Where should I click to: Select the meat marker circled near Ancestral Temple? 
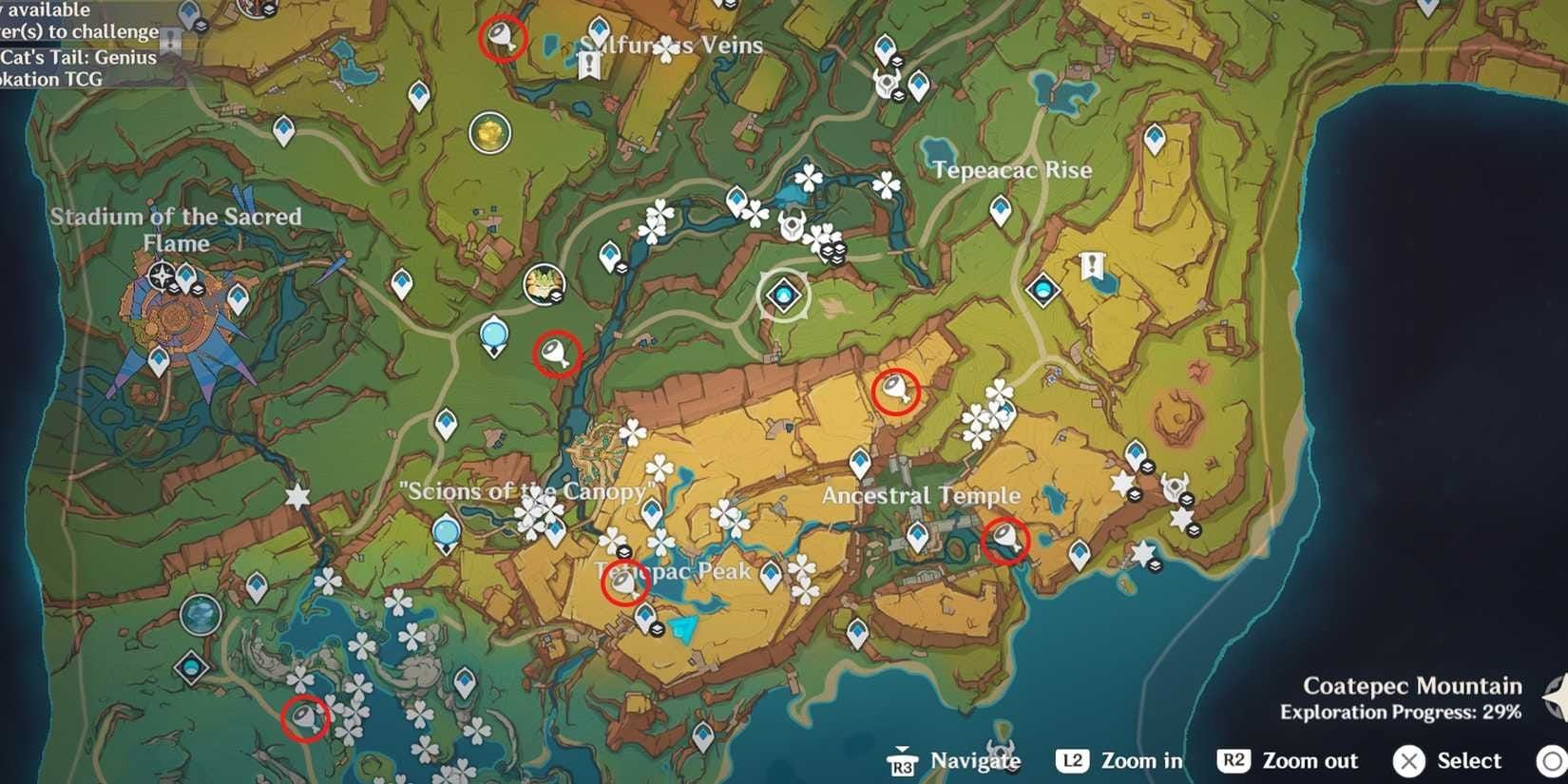tap(1007, 538)
